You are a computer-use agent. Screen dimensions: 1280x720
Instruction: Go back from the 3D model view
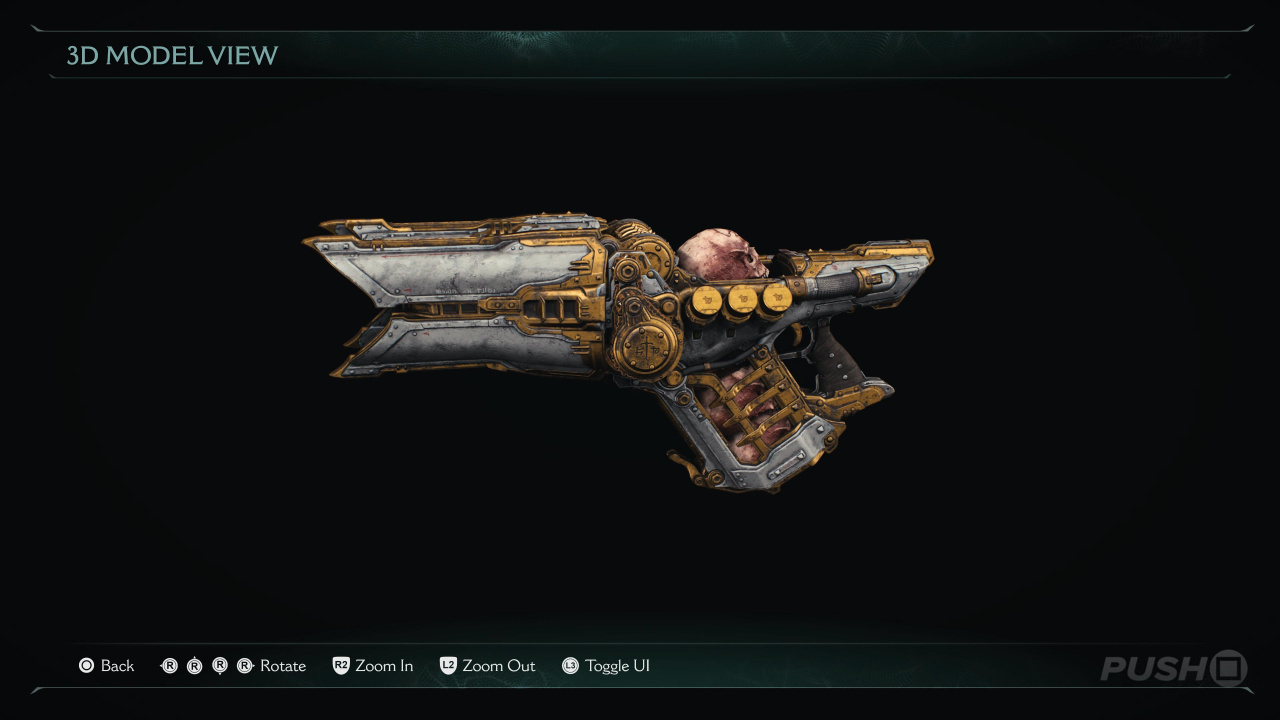click(x=107, y=666)
